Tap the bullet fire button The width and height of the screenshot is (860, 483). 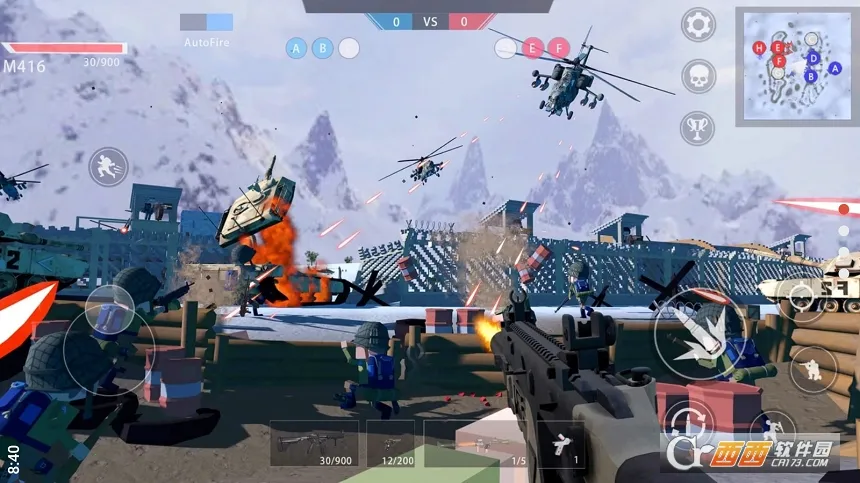(x=700, y=333)
